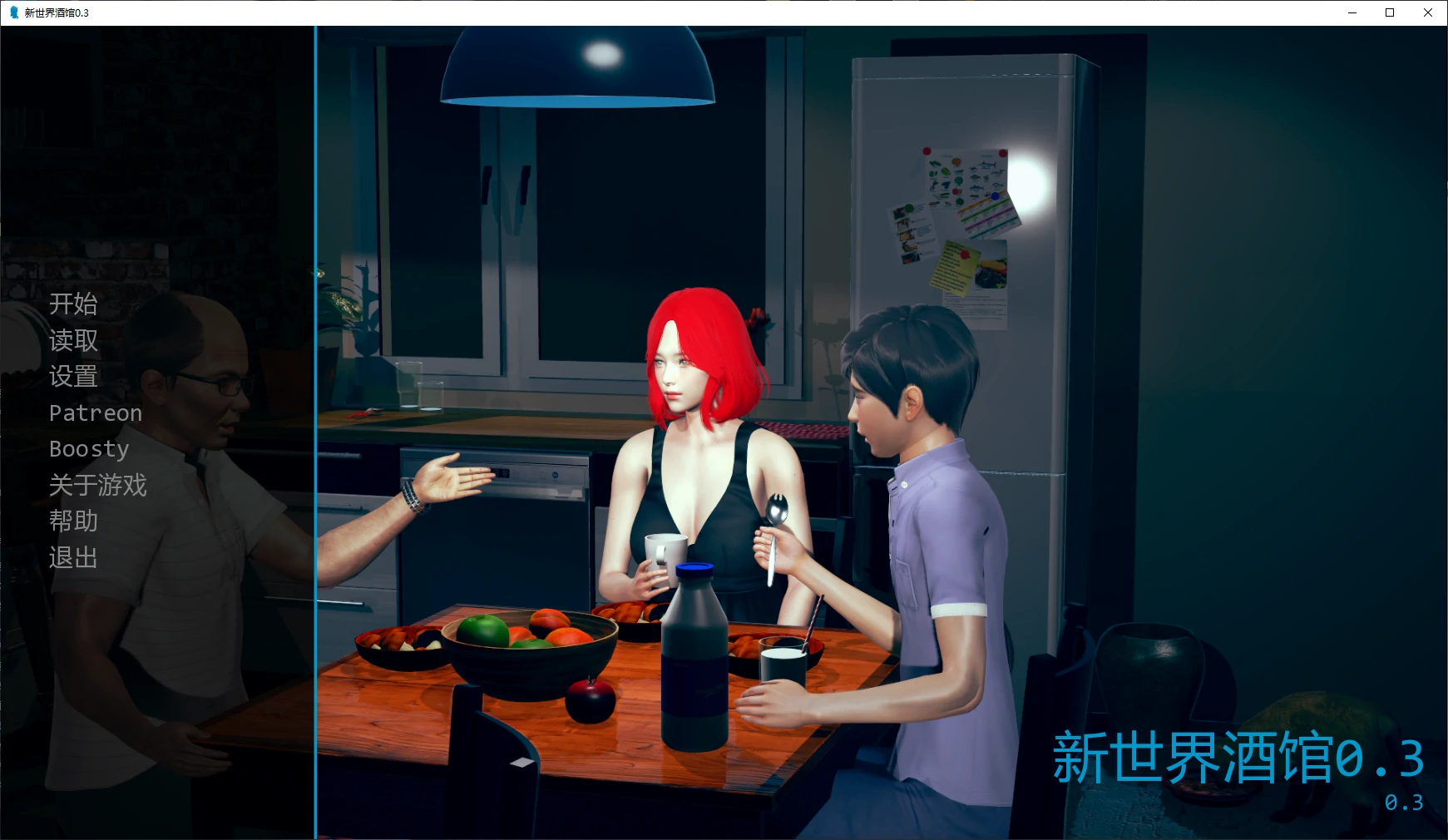Image resolution: width=1448 pixels, height=840 pixels.
Task: Visit the developer's Patreon page
Action: click(96, 413)
